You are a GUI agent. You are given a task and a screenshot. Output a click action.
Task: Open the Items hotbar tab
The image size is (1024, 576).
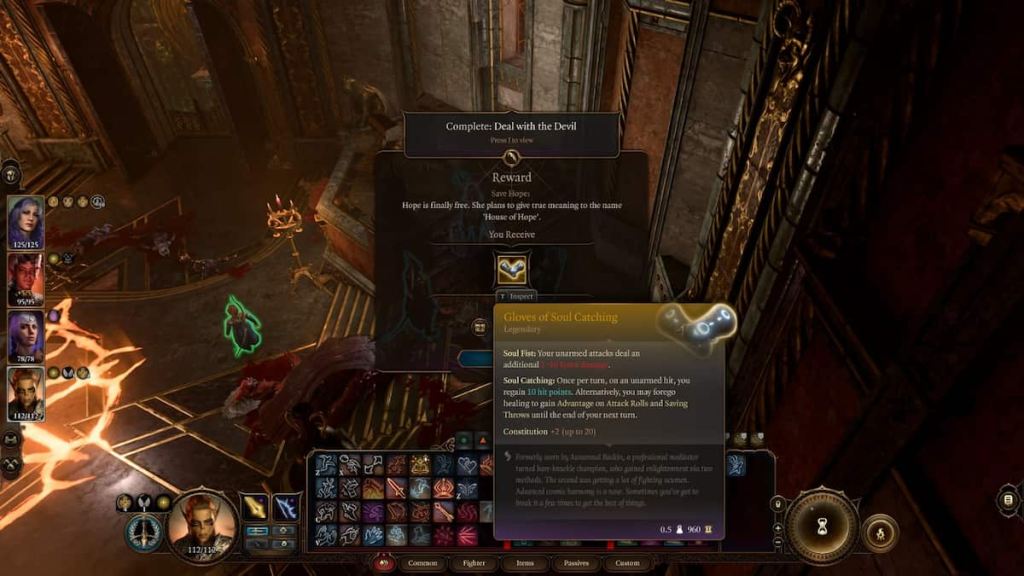(525, 563)
